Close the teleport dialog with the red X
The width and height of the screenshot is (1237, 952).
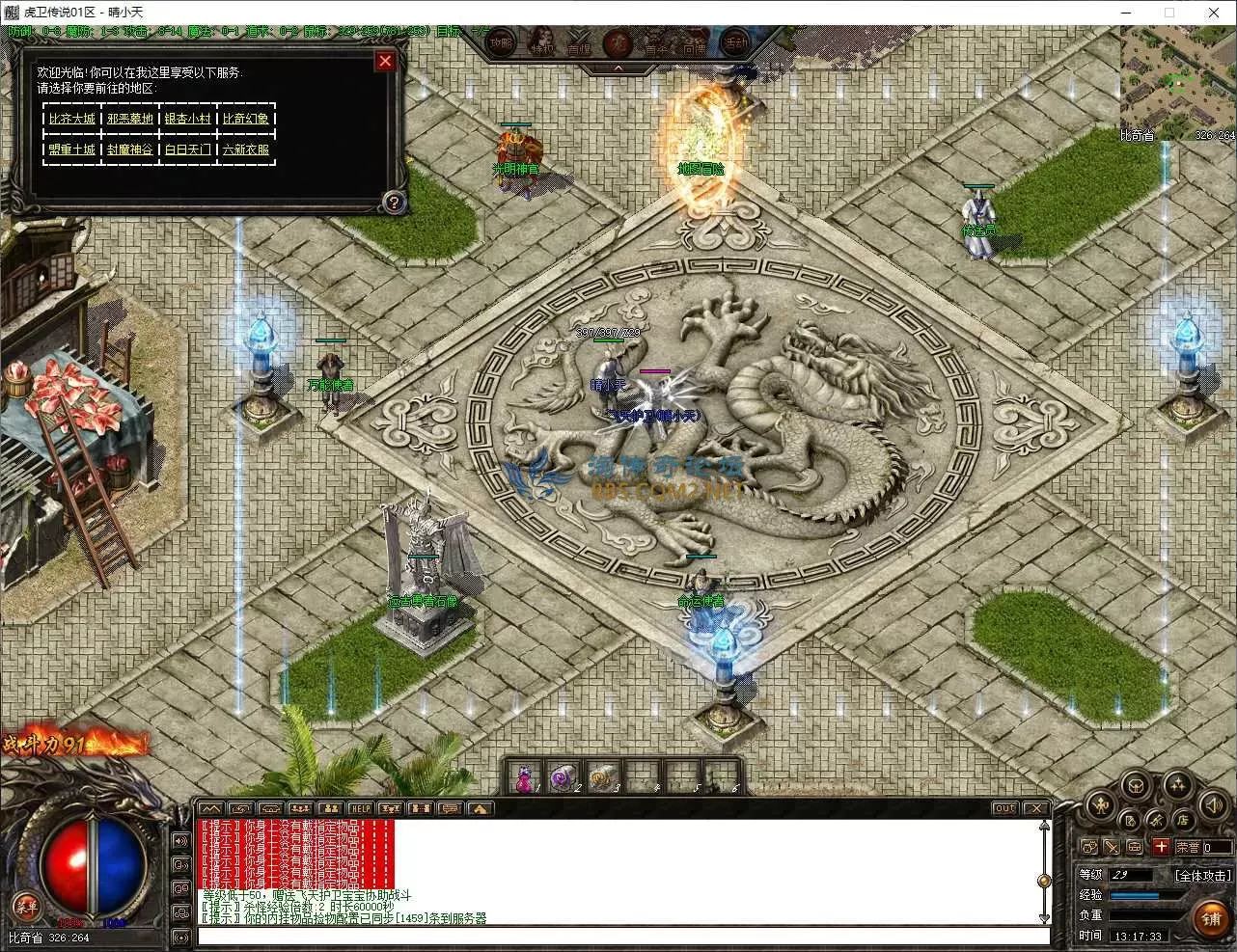[385, 62]
